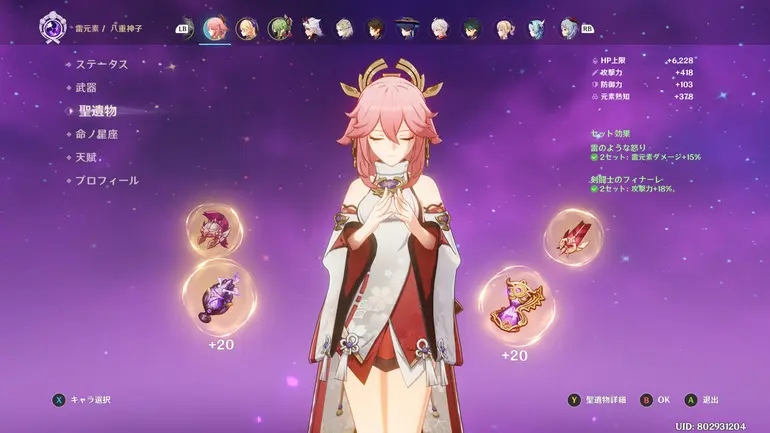Switch to the 天賦 talents menu
770x433 pixels.
click(87, 157)
